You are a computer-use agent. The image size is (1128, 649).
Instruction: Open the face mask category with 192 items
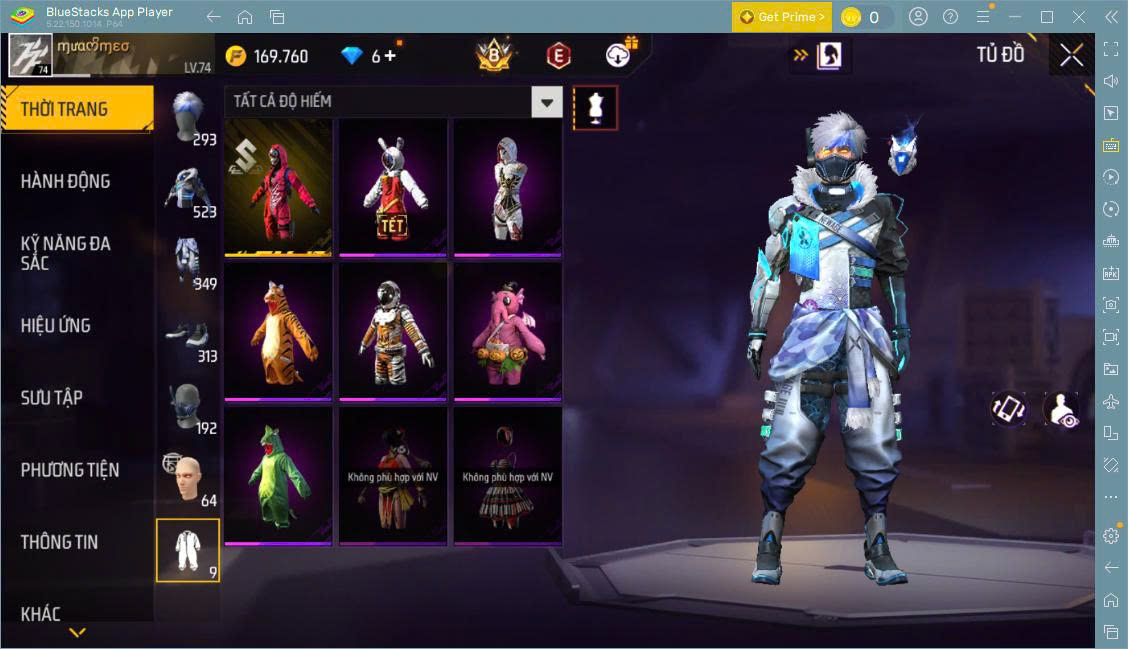pyautogui.click(x=187, y=407)
